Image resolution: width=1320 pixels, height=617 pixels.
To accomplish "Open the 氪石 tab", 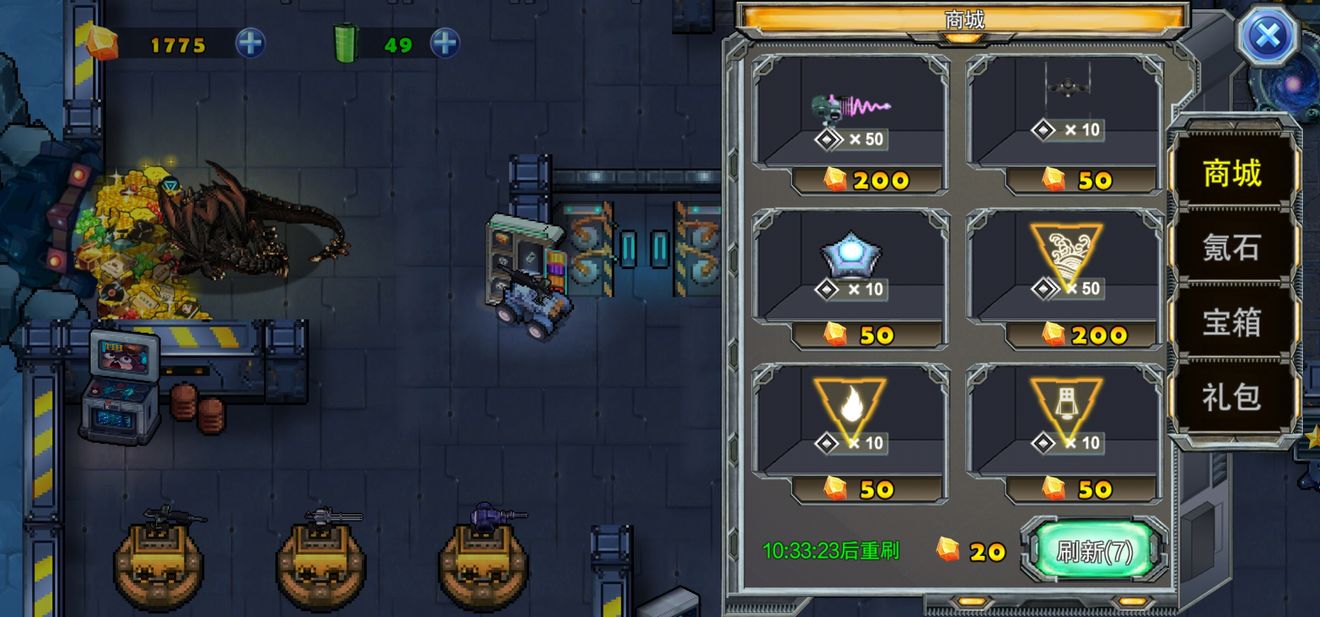I will [x=1232, y=248].
